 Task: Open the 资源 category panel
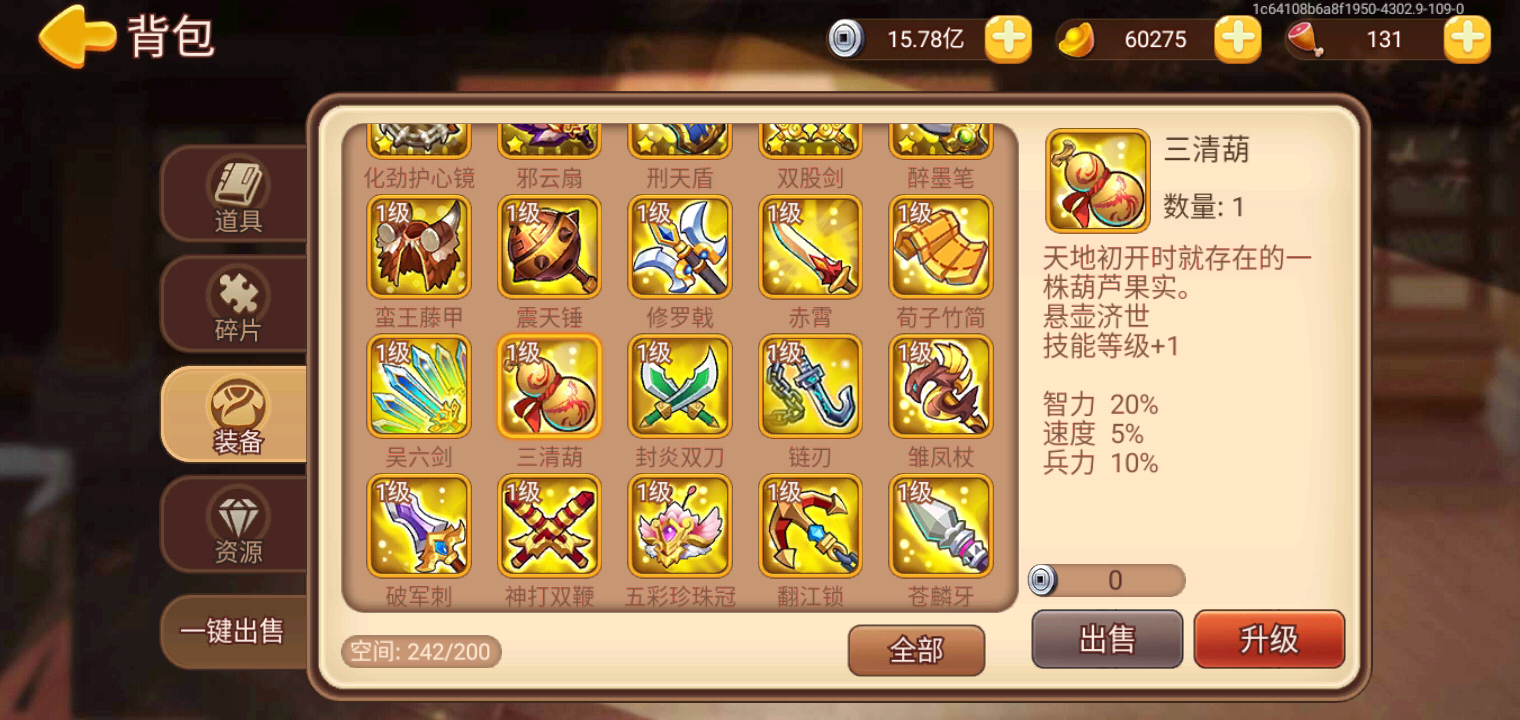pos(234,525)
